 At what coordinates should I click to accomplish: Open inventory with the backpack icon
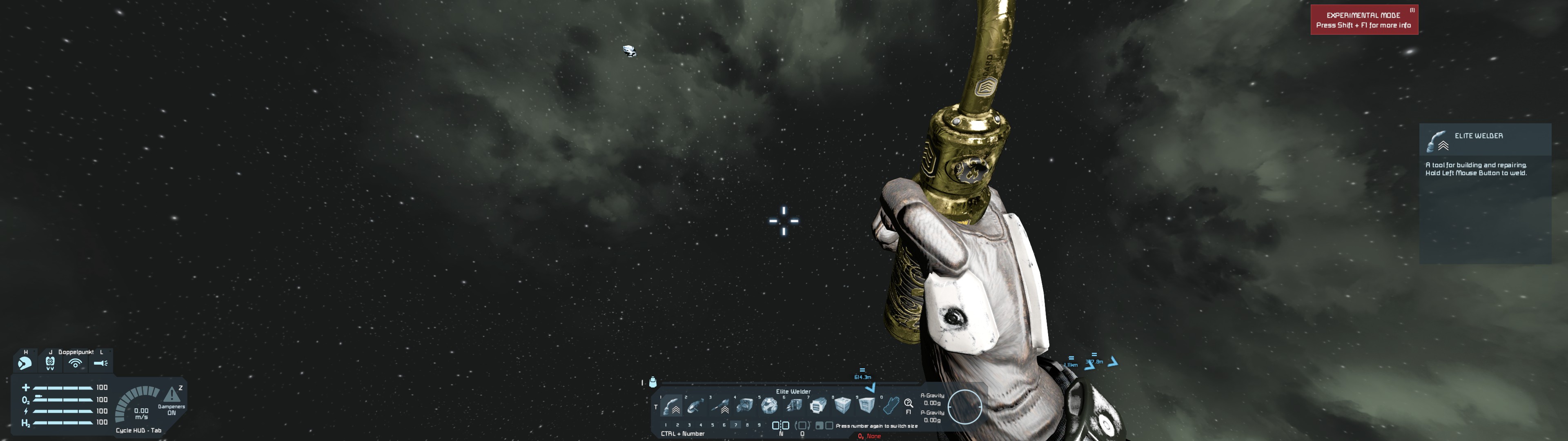(x=653, y=382)
